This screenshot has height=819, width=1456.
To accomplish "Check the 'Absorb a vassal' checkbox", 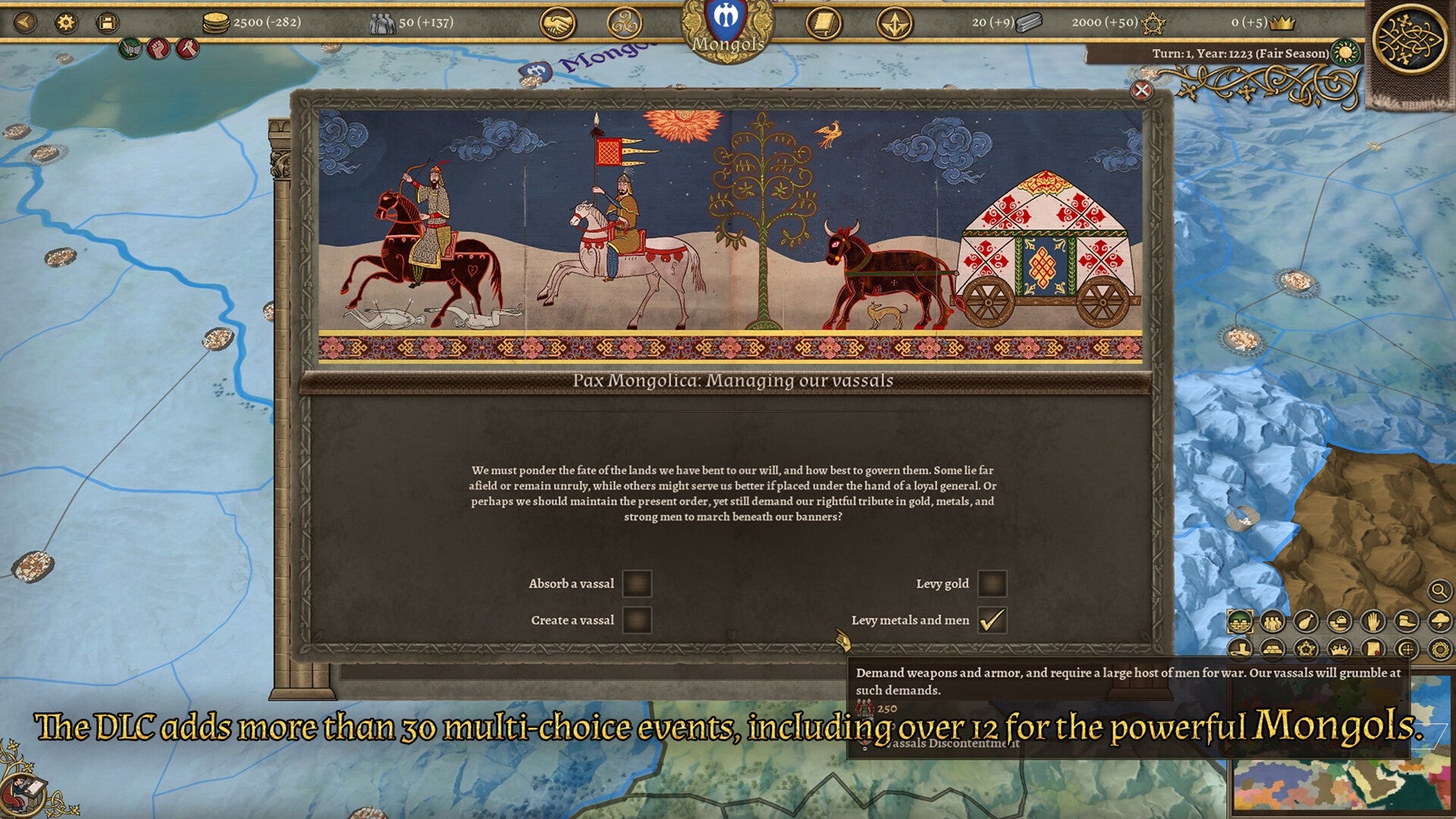I will (x=637, y=583).
